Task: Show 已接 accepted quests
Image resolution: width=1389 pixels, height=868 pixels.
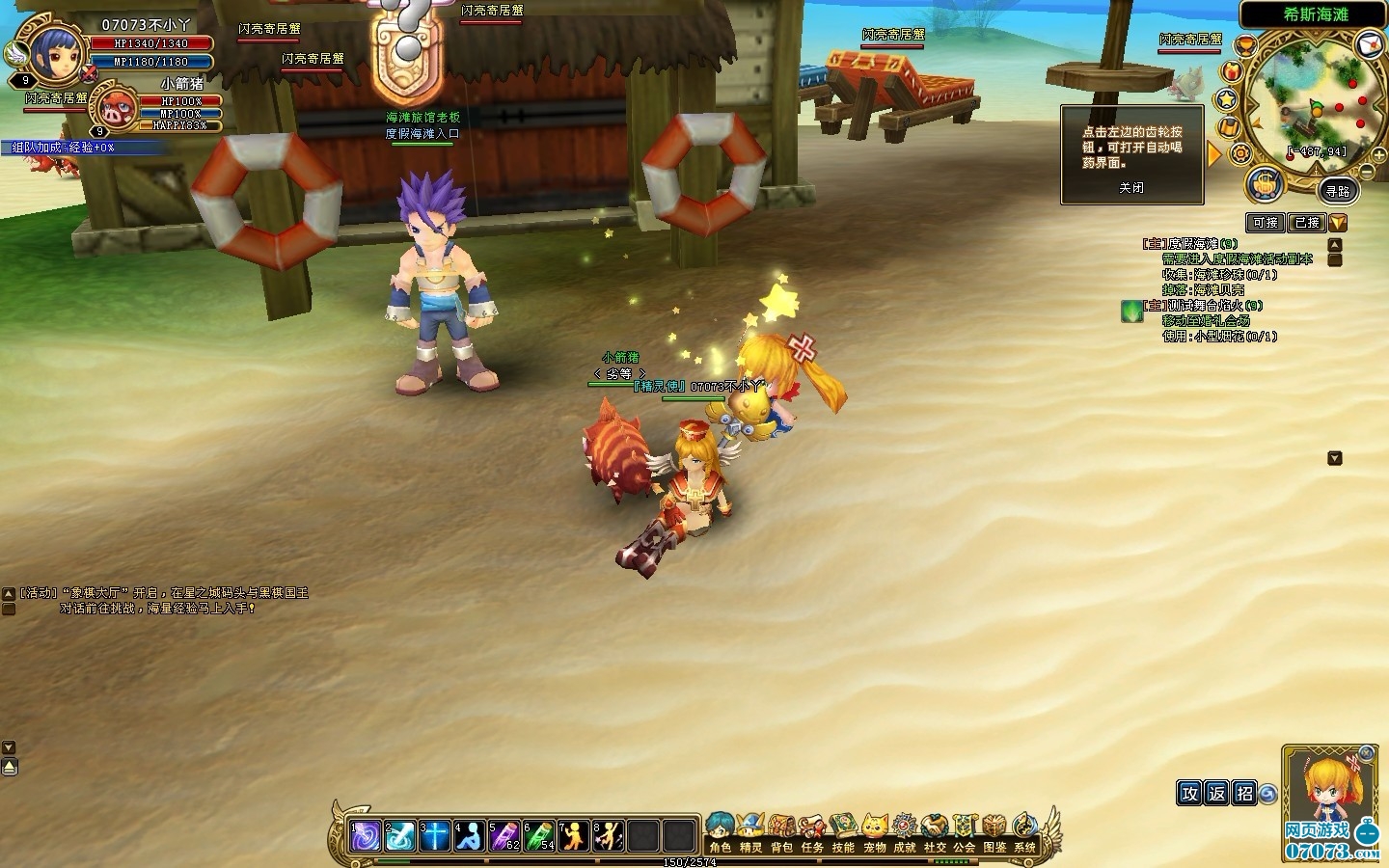Action: click(x=1307, y=223)
